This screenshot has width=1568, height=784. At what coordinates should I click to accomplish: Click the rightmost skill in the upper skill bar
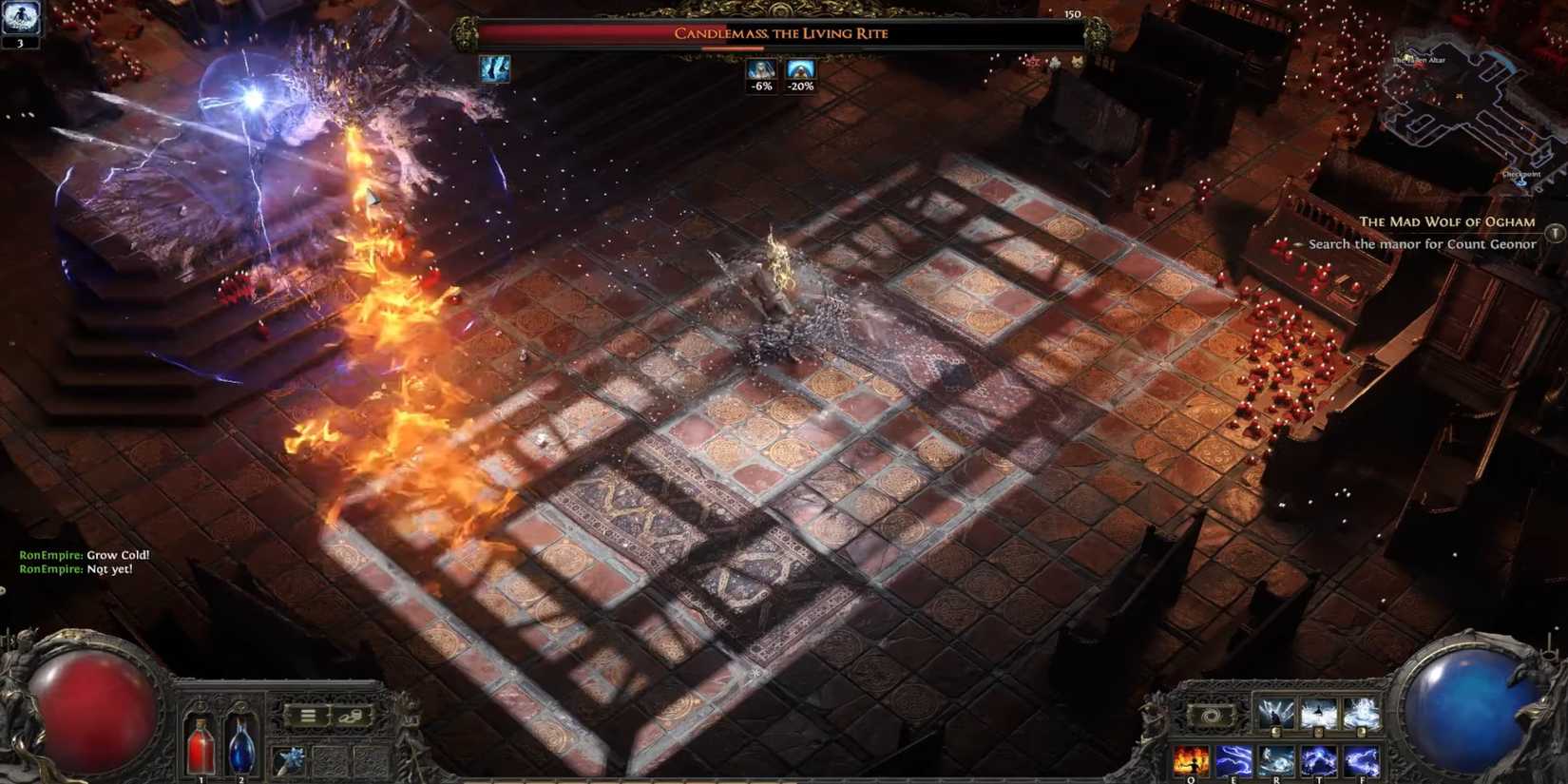[x=1363, y=716]
